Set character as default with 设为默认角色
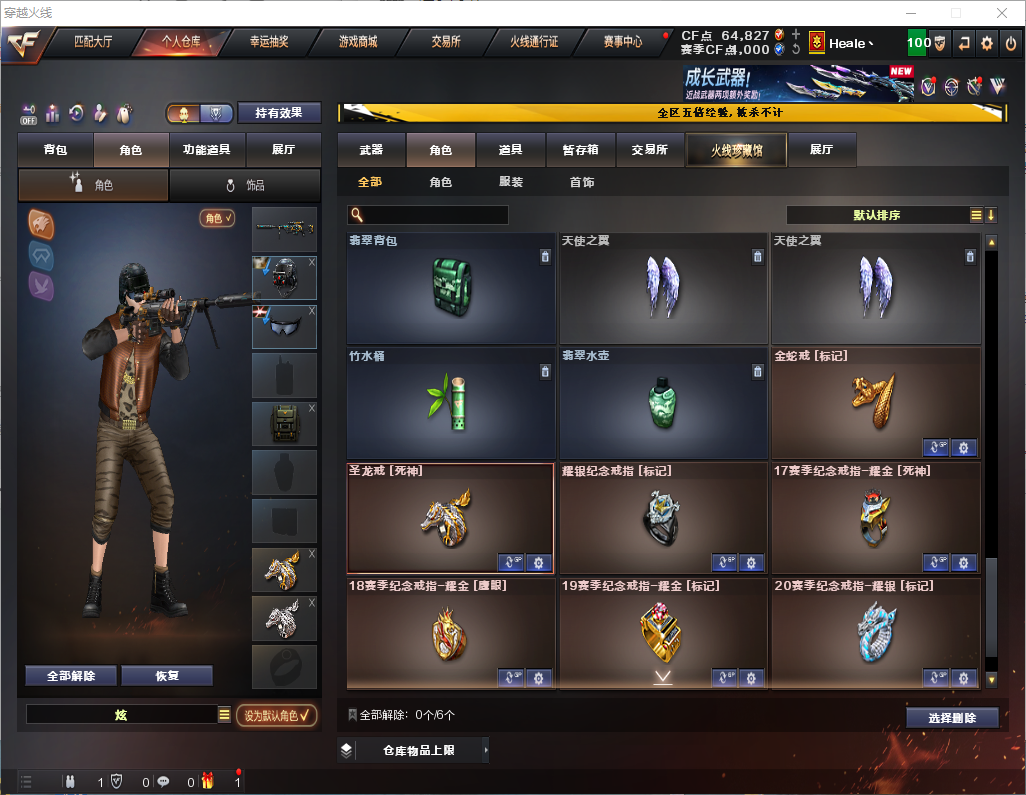Screen dimensions: 1026x795 [276, 715]
